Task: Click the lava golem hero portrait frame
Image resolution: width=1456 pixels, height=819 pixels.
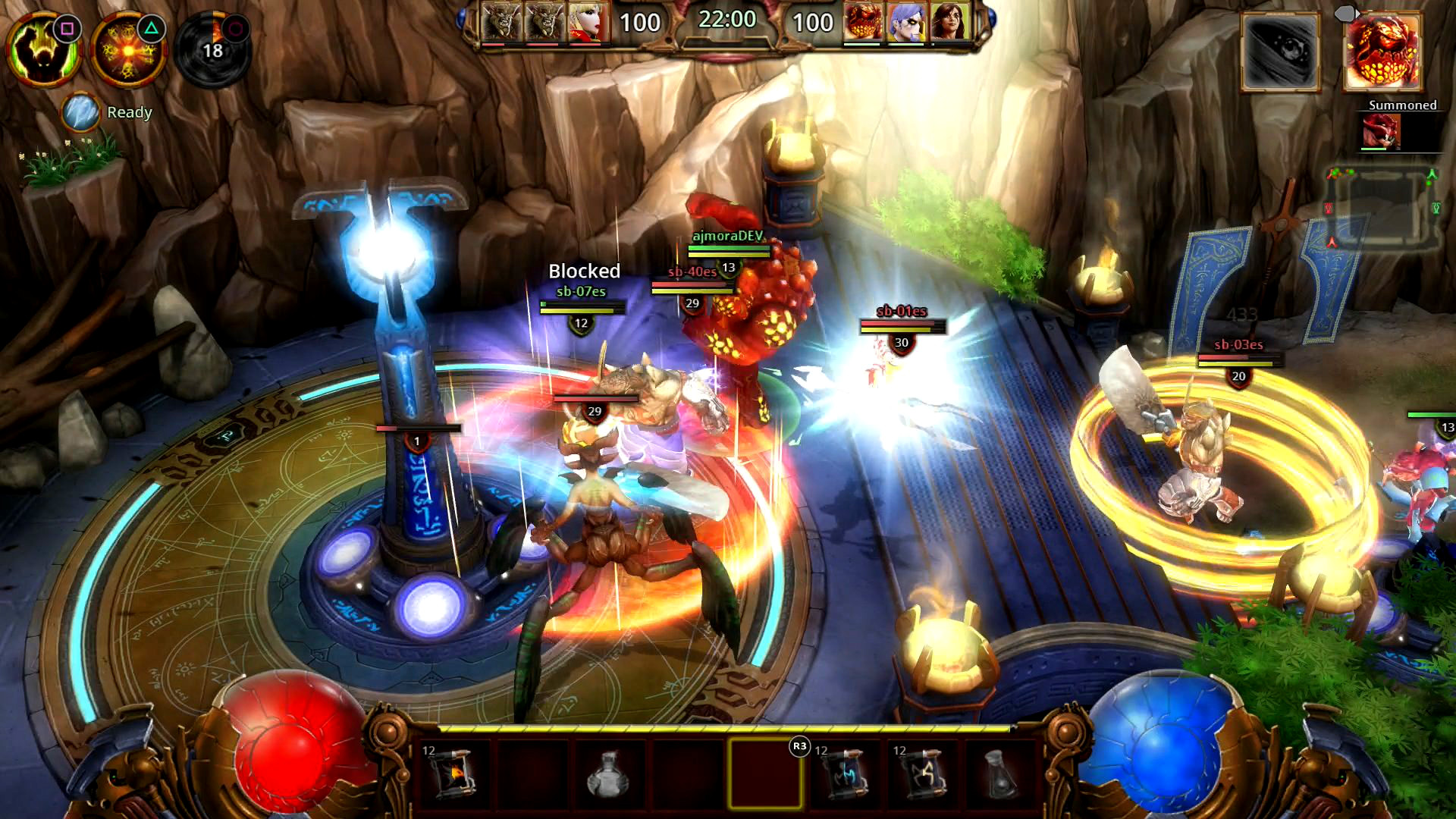Action: (1382, 52)
